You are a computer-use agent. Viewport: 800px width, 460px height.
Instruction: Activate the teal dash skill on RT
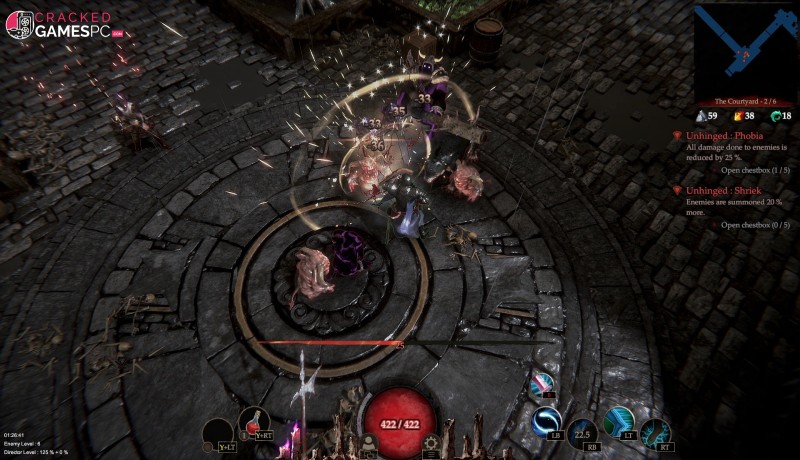pyautogui.click(x=655, y=433)
